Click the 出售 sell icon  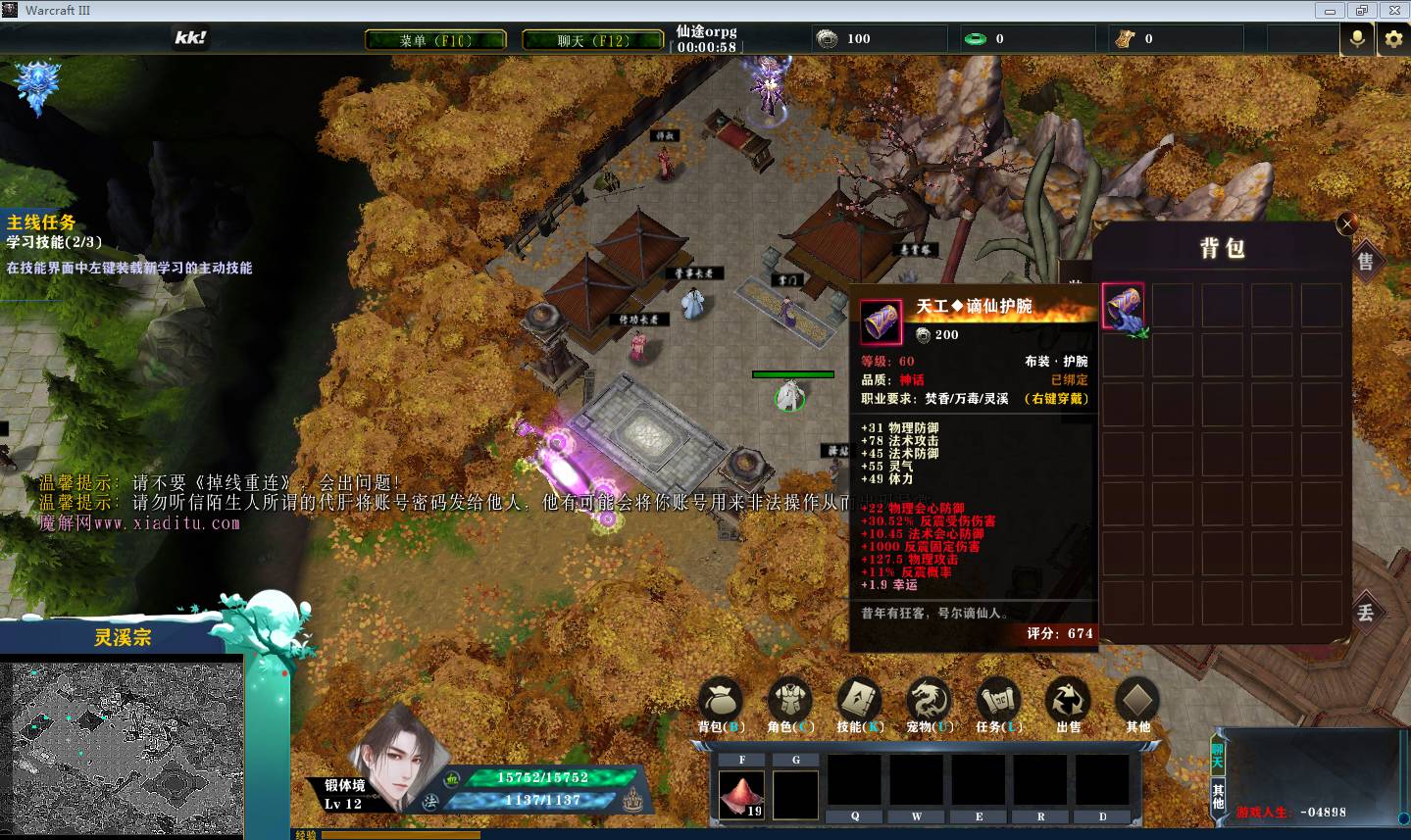[x=1069, y=700]
